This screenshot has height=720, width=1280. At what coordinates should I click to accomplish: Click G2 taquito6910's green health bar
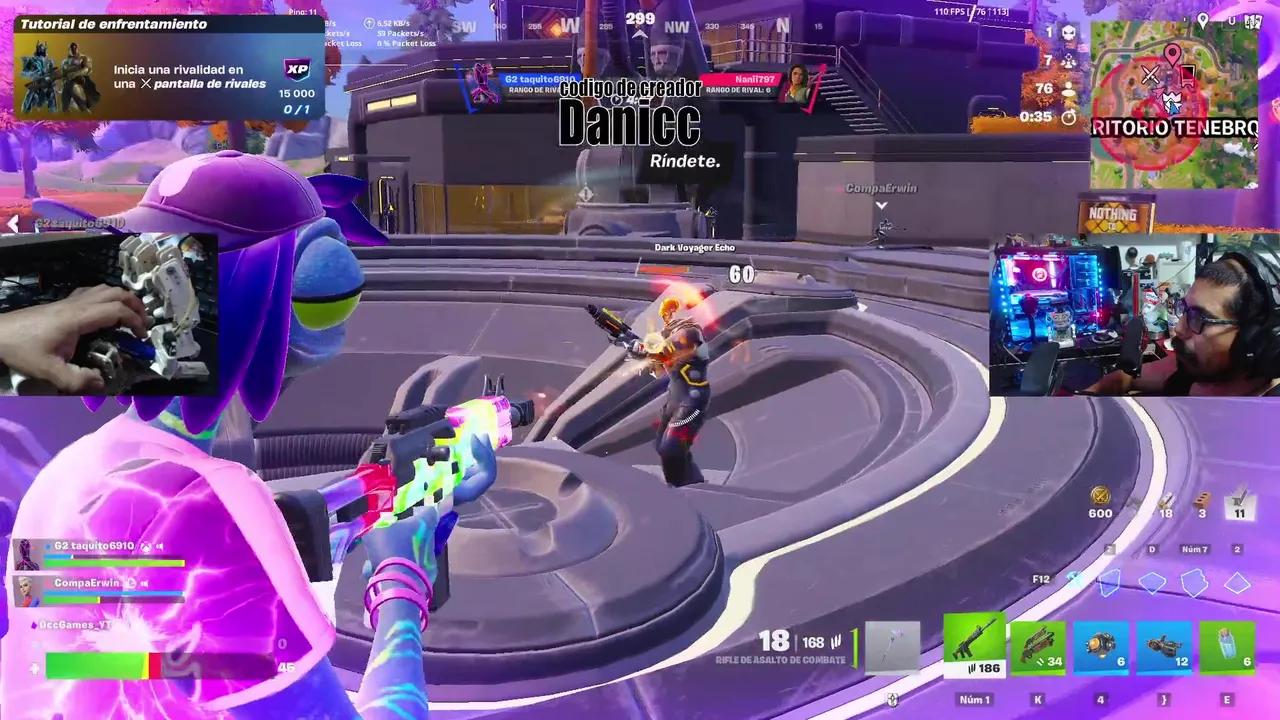click(x=115, y=562)
